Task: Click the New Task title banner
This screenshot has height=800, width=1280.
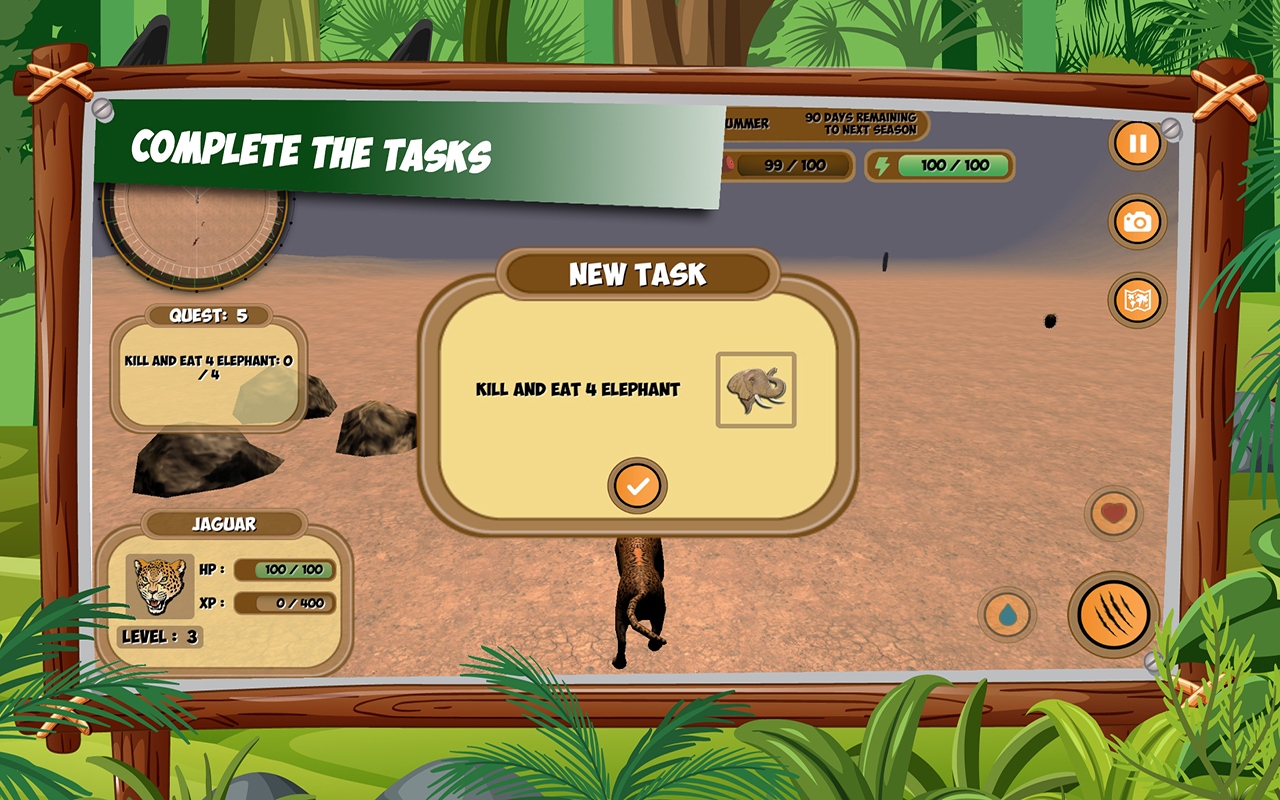Action: 638,272
